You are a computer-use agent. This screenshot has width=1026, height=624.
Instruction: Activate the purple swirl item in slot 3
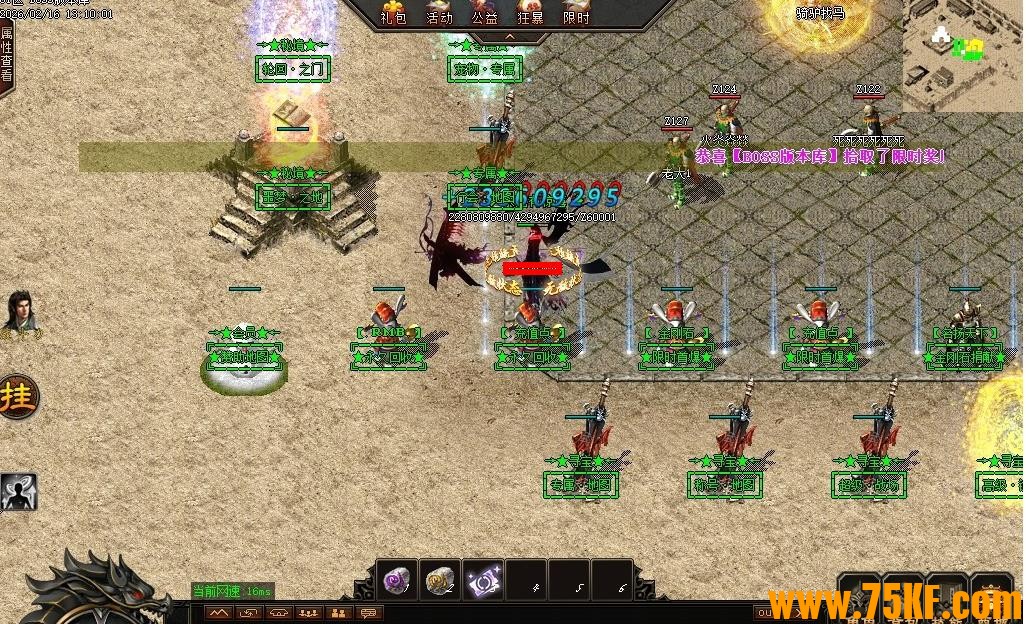(483, 580)
